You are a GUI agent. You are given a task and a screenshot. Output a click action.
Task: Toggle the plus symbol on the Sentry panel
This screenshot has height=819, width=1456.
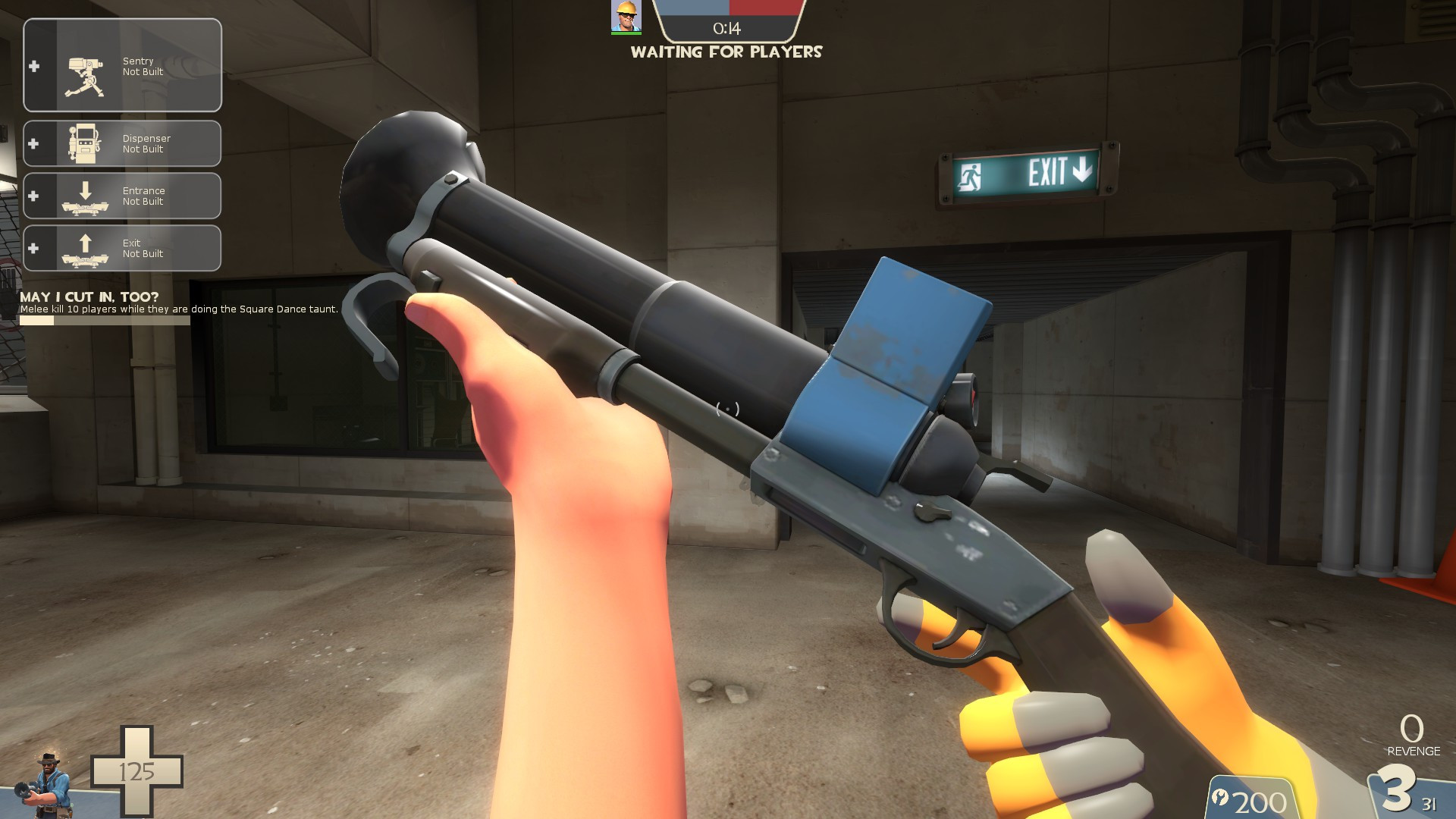pos(33,66)
